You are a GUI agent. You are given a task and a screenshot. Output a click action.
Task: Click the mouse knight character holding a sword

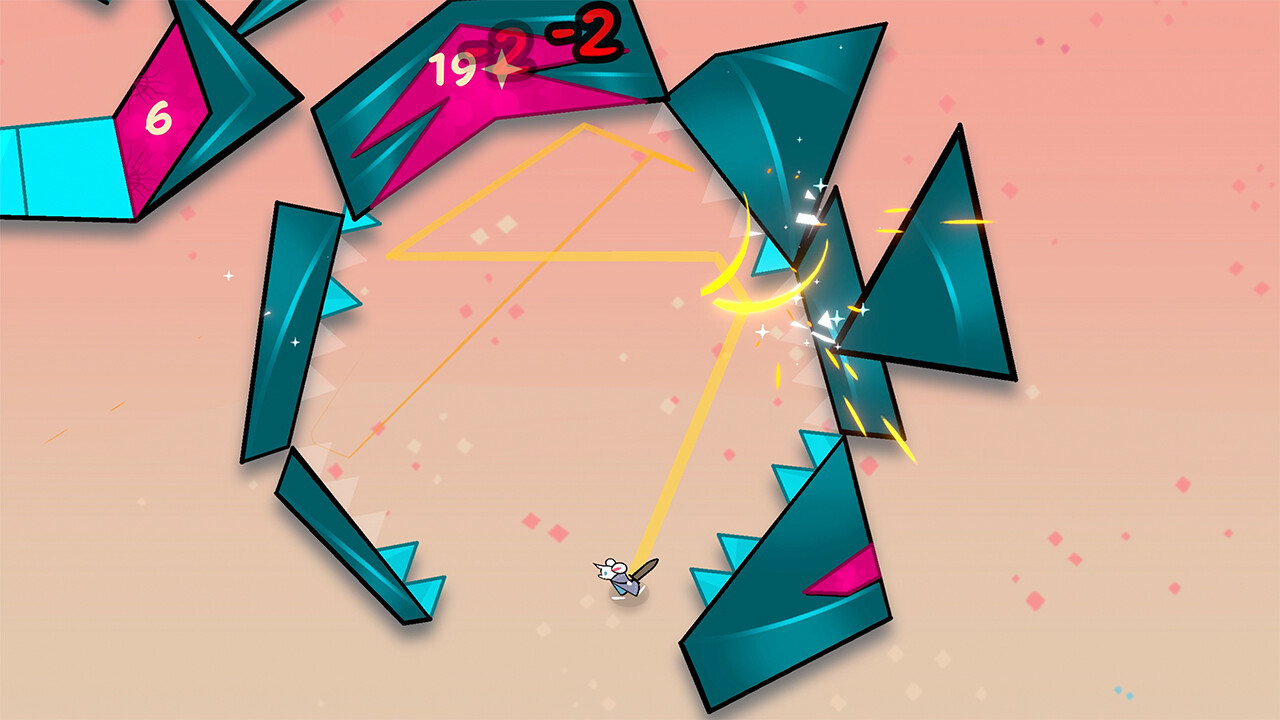pyautogui.click(x=614, y=576)
